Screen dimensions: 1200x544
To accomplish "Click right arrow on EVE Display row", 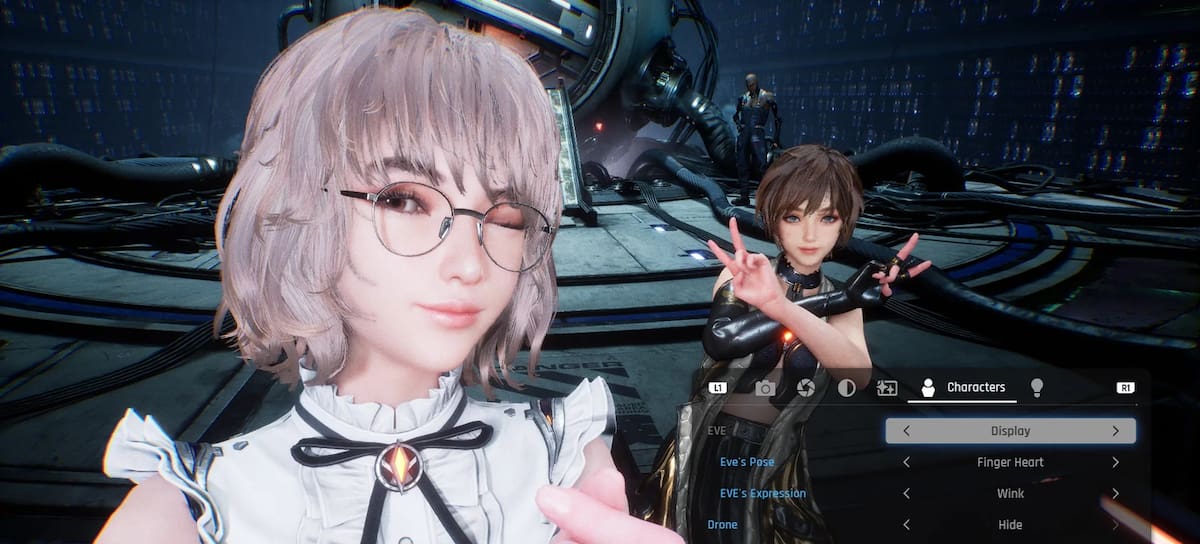I will tap(1115, 431).
